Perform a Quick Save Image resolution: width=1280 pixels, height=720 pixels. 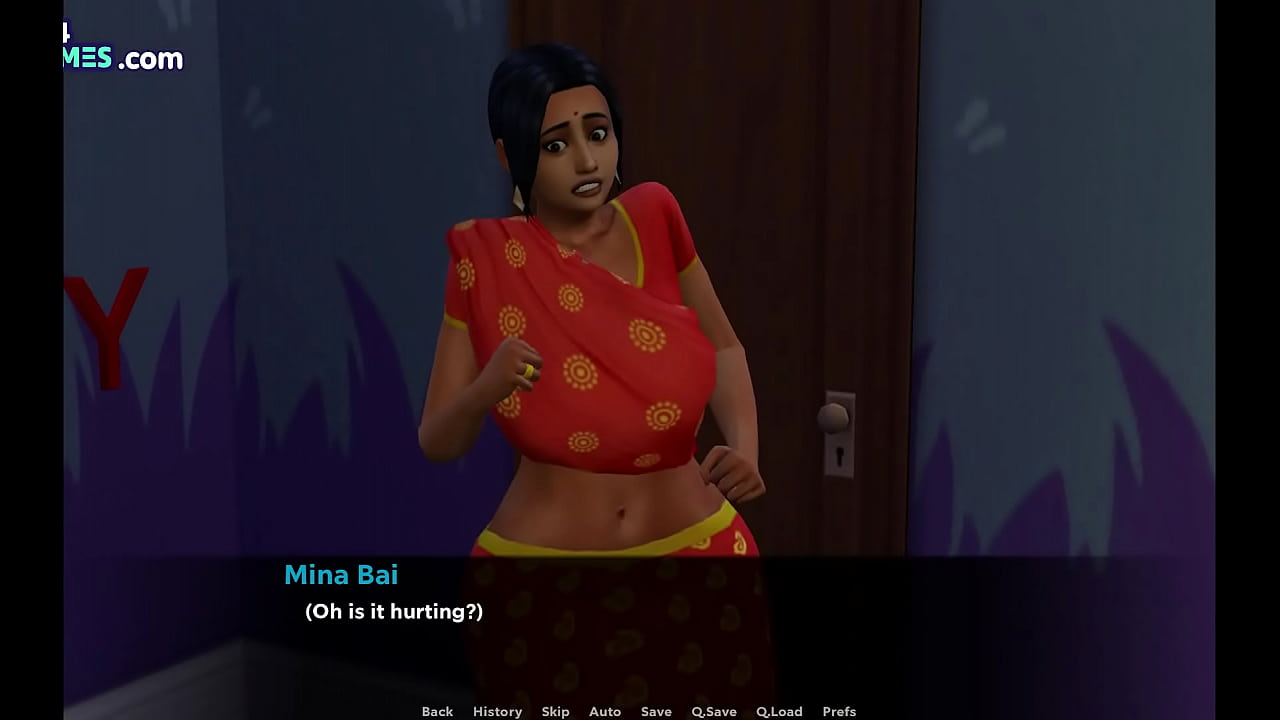(713, 711)
